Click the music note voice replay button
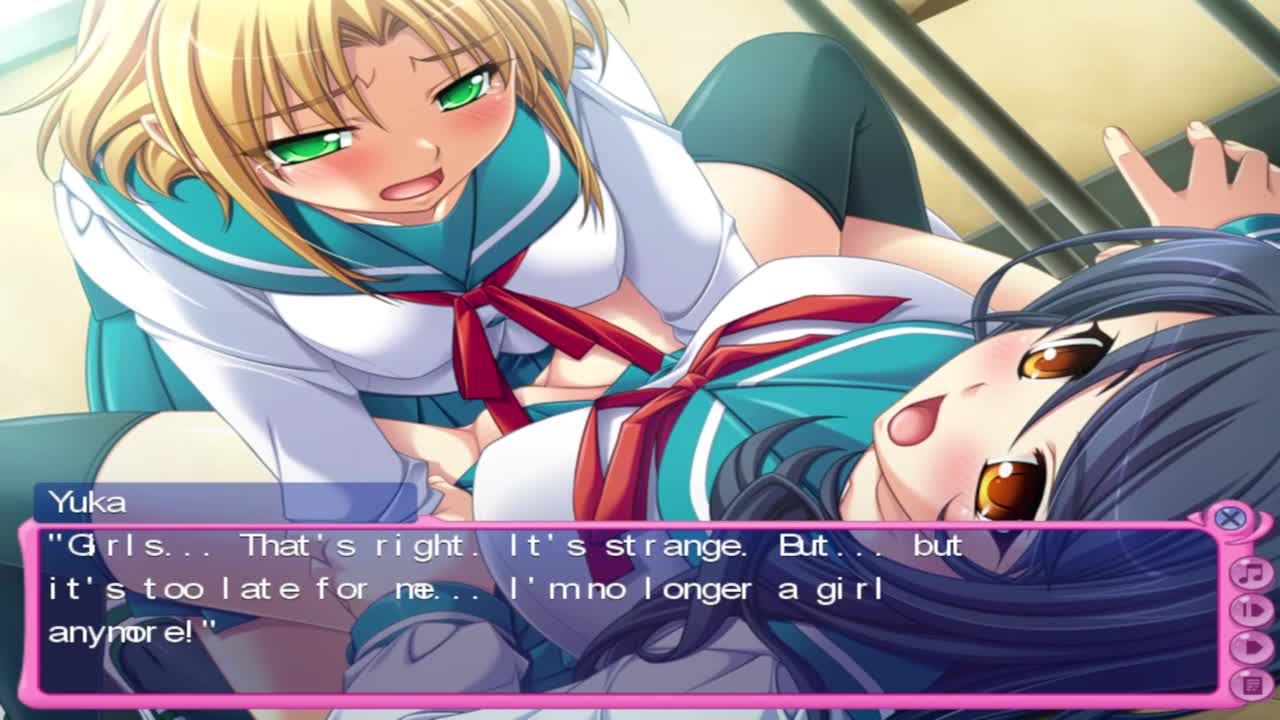This screenshot has height=720, width=1280. 1250,573
